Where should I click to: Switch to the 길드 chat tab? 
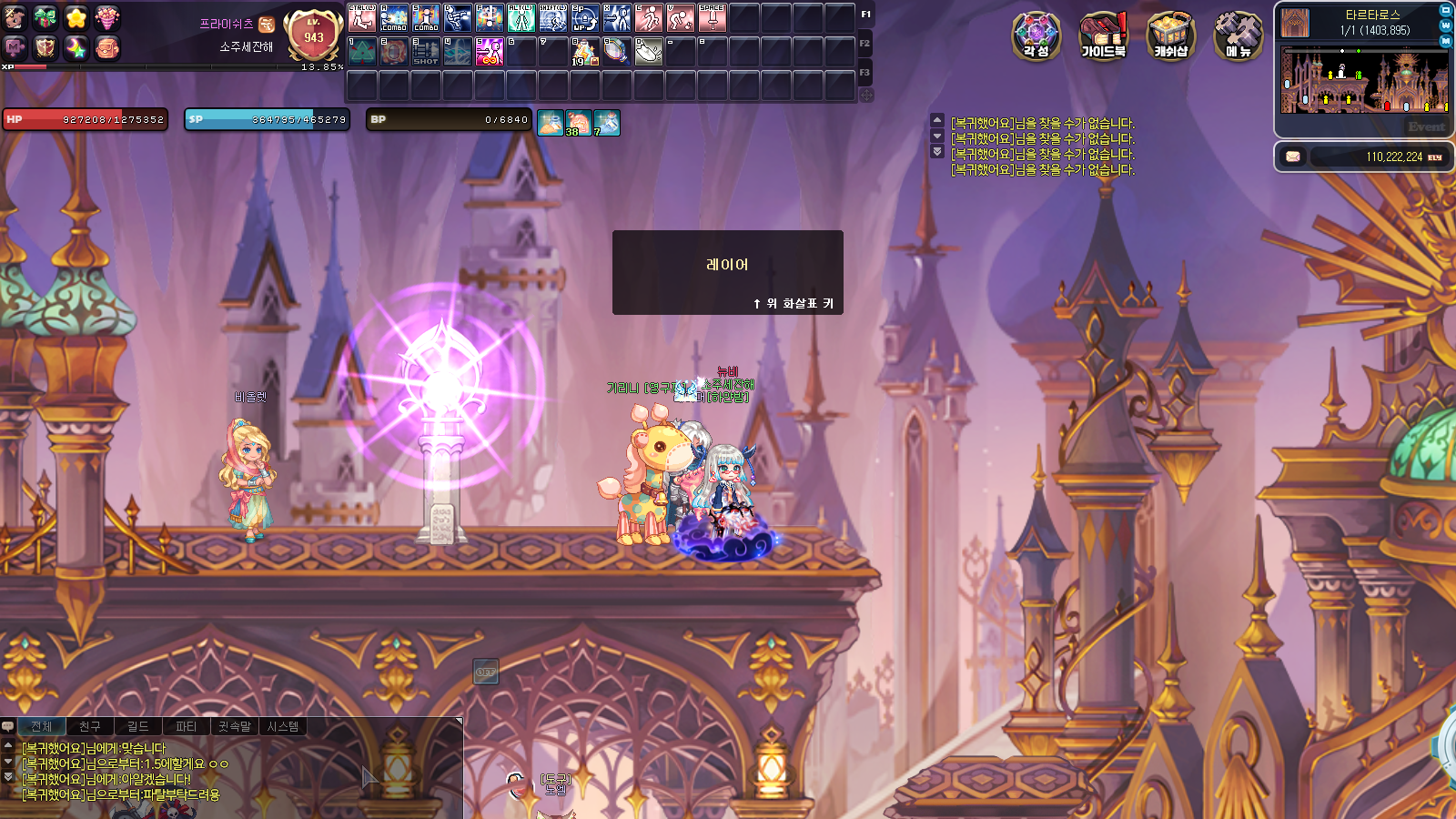point(137,726)
